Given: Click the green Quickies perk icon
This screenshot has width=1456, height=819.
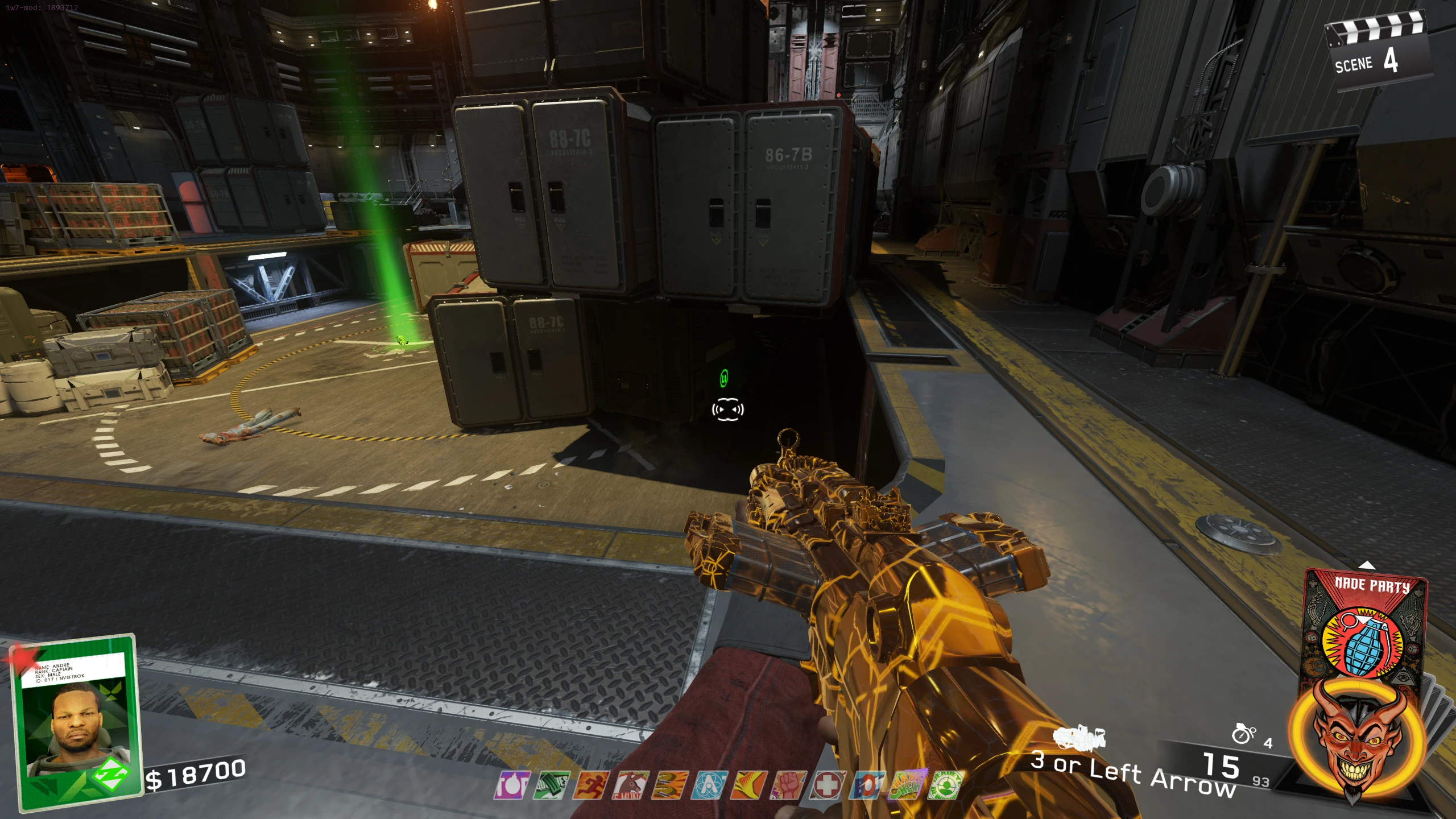Looking at the screenshot, I should coord(551,786).
